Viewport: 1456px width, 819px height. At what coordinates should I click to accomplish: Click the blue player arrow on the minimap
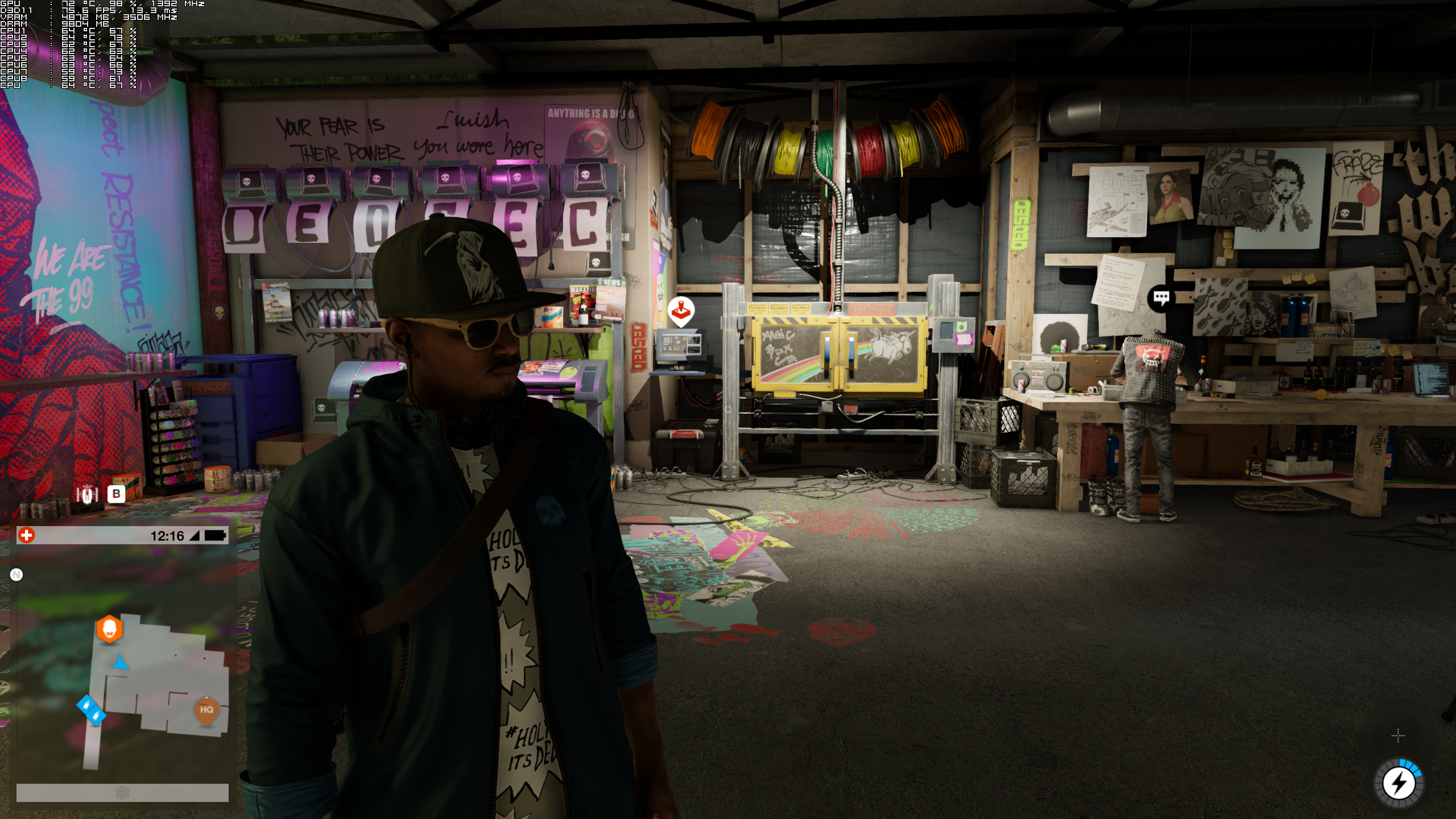[x=121, y=663]
